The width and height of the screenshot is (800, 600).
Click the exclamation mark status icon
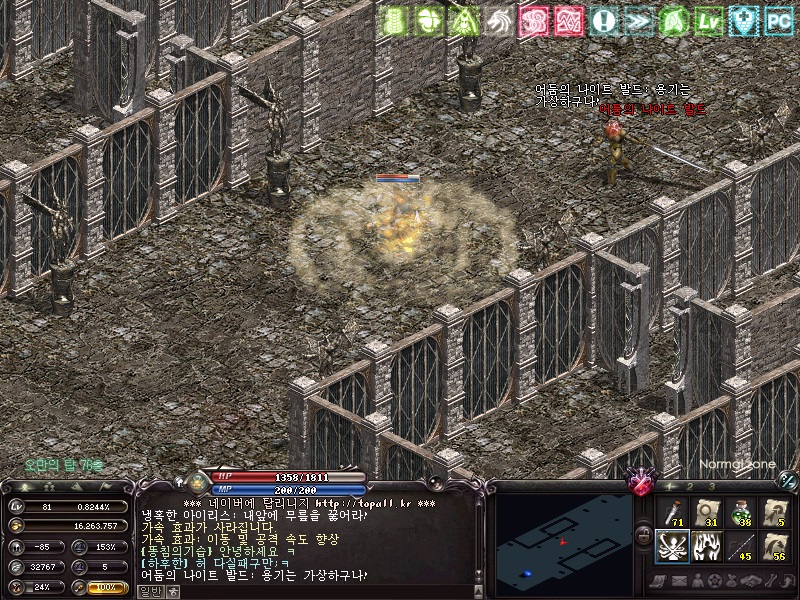click(604, 18)
